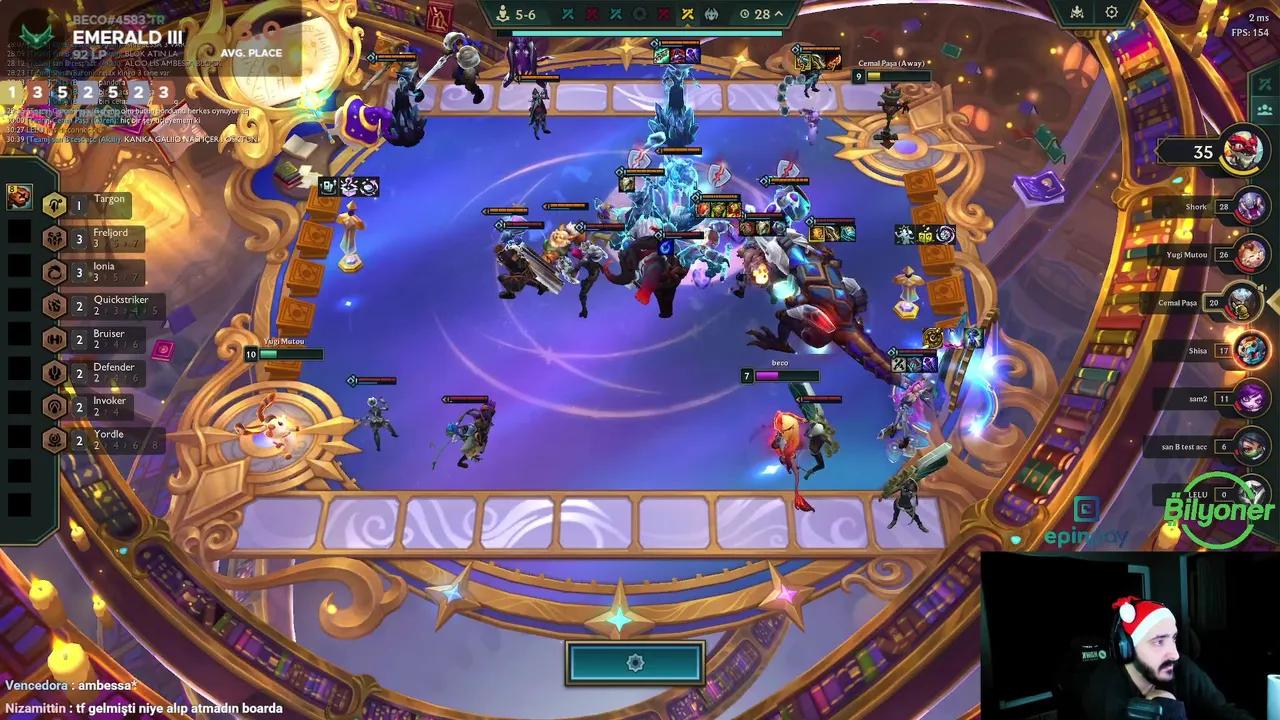Click the player damage icon on the stage tracker

[x=501, y=14]
